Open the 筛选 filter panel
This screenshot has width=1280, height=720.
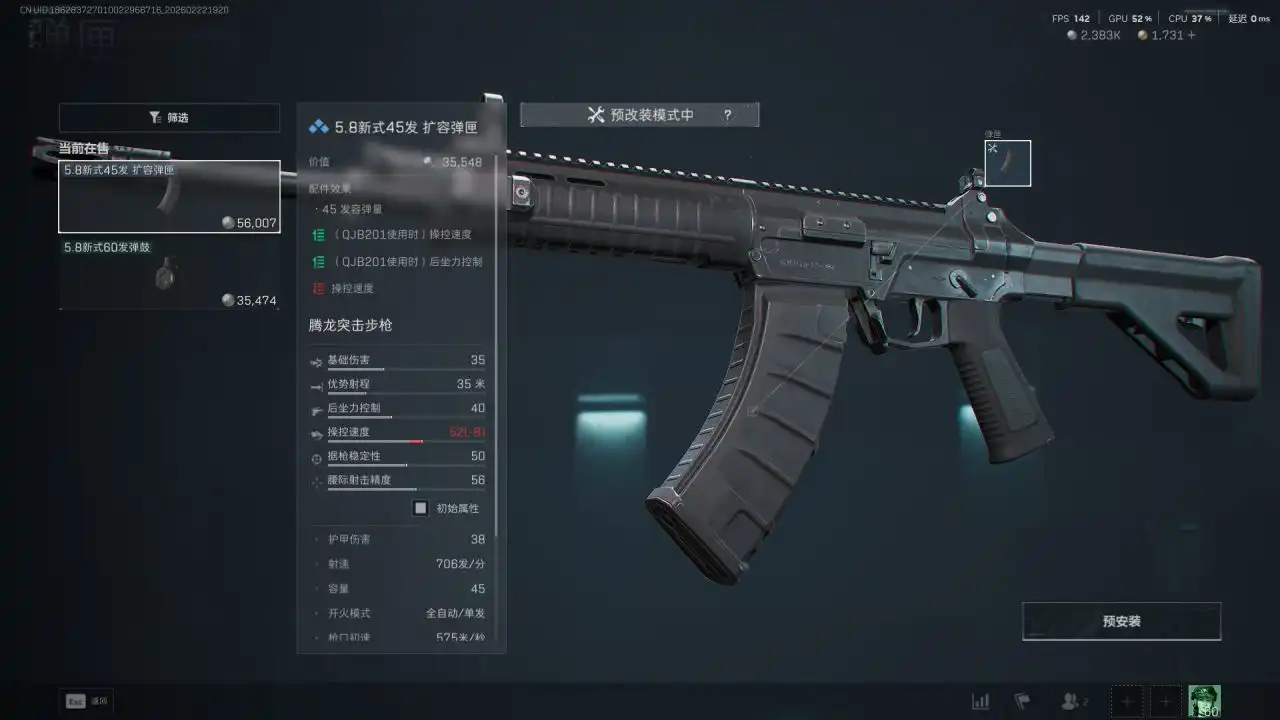pos(169,118)
